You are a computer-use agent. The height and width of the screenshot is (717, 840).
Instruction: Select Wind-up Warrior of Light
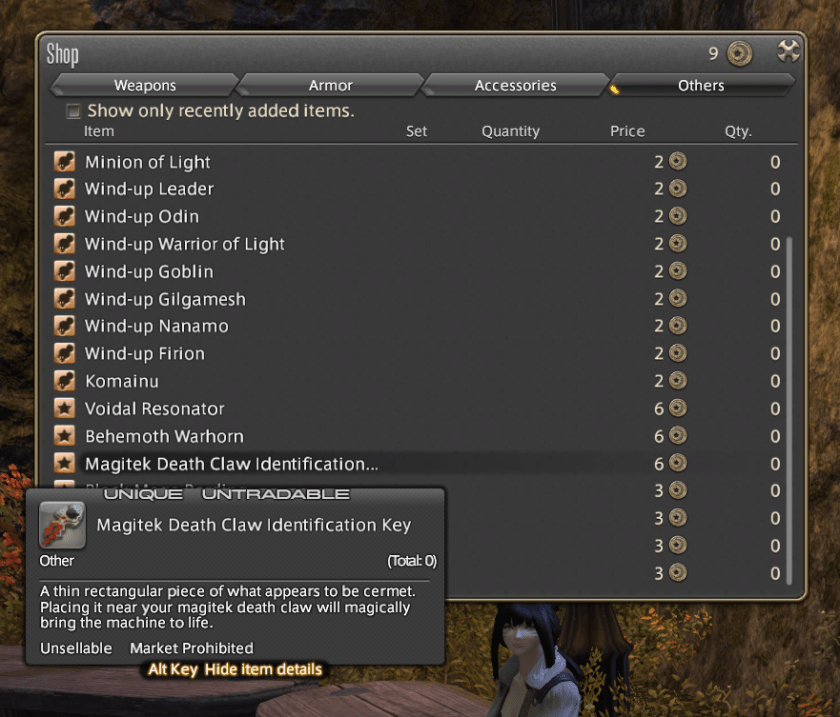click(x=185, y=244)
